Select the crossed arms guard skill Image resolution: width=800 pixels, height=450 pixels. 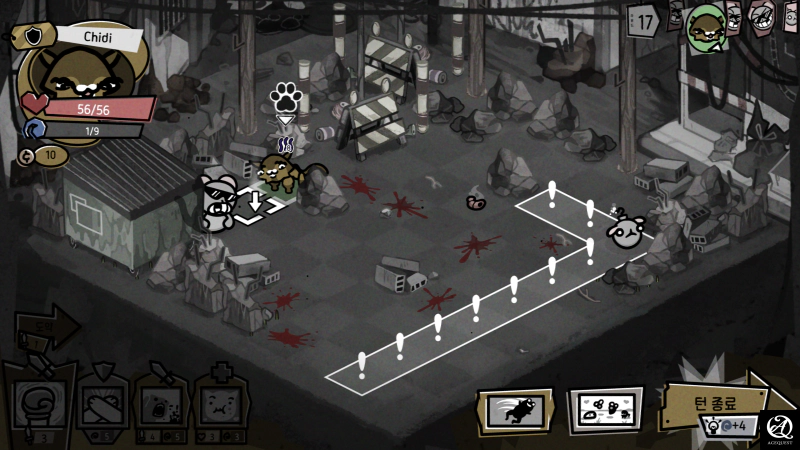pos(101,404)
